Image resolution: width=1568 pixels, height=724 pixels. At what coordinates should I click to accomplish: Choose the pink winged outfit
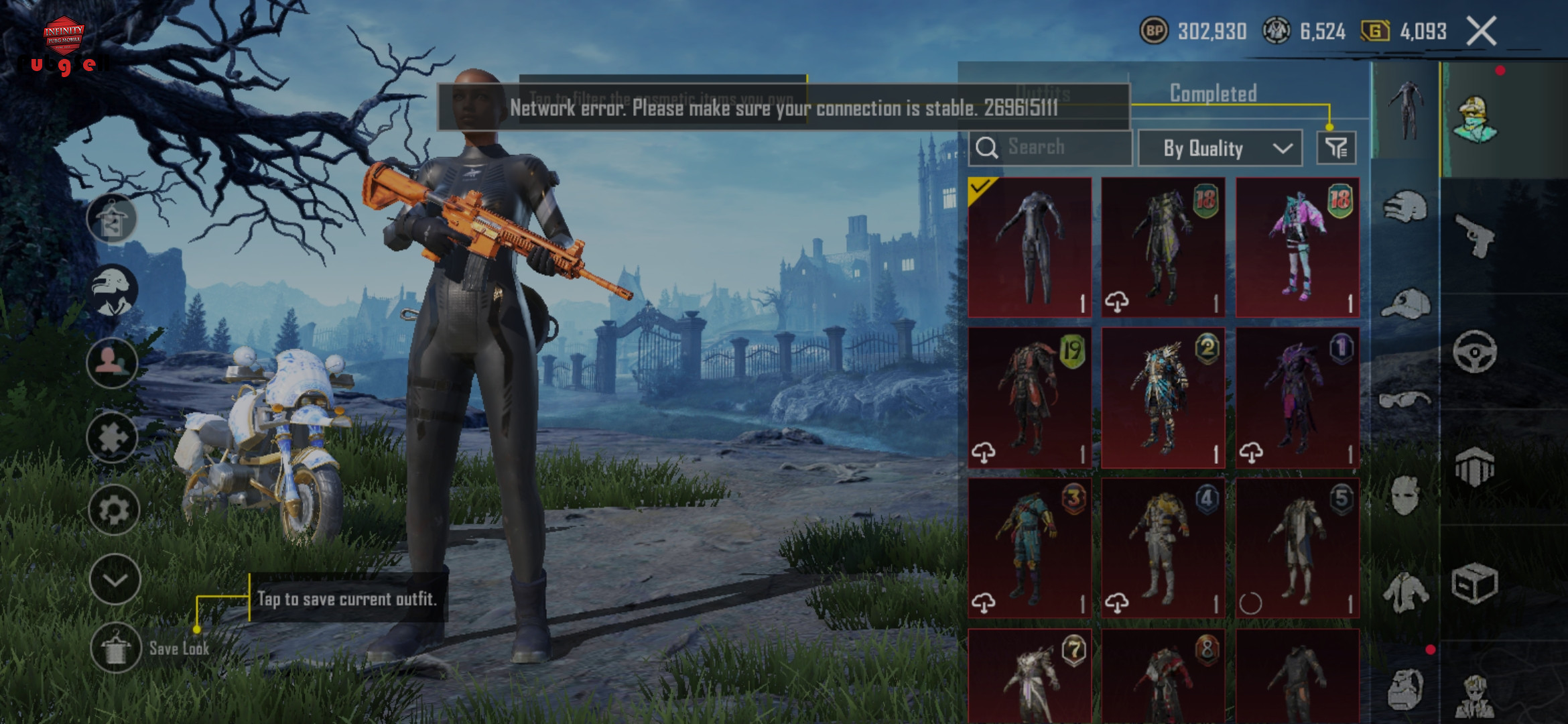tap(1297, 247)
